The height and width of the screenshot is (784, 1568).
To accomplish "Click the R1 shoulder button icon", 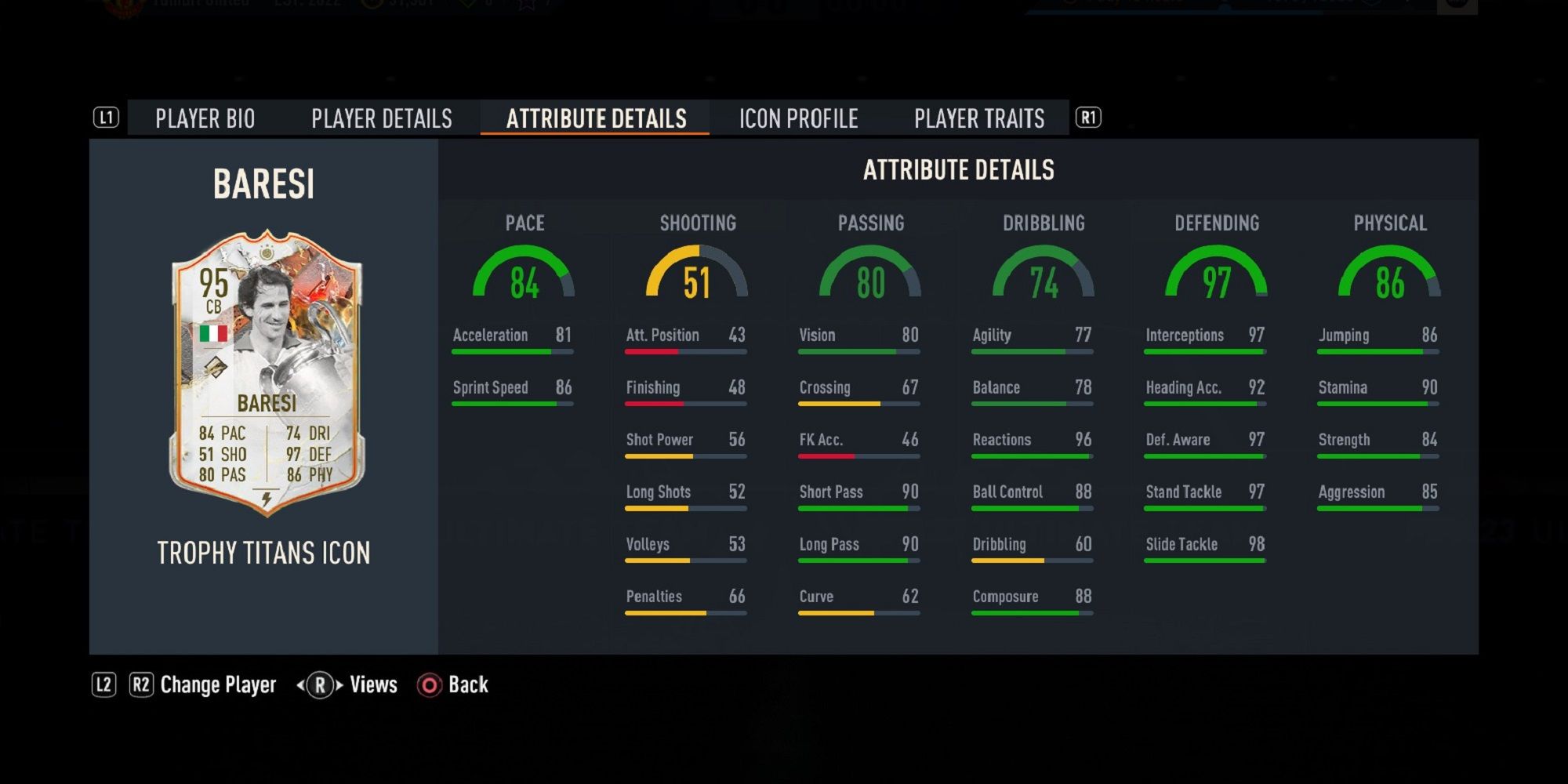I will click(1090, 118).
